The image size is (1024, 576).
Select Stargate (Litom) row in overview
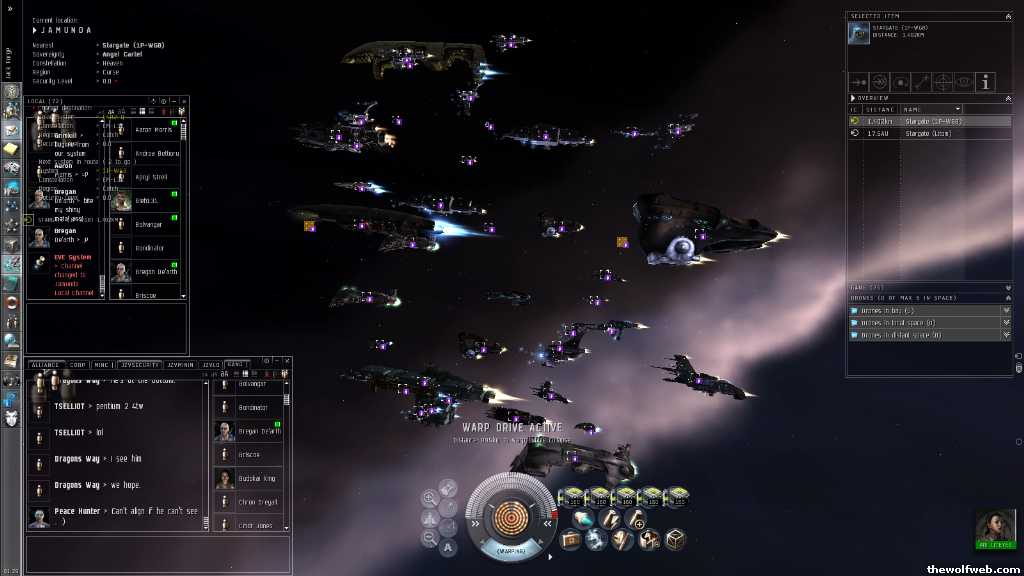(929, 132)
